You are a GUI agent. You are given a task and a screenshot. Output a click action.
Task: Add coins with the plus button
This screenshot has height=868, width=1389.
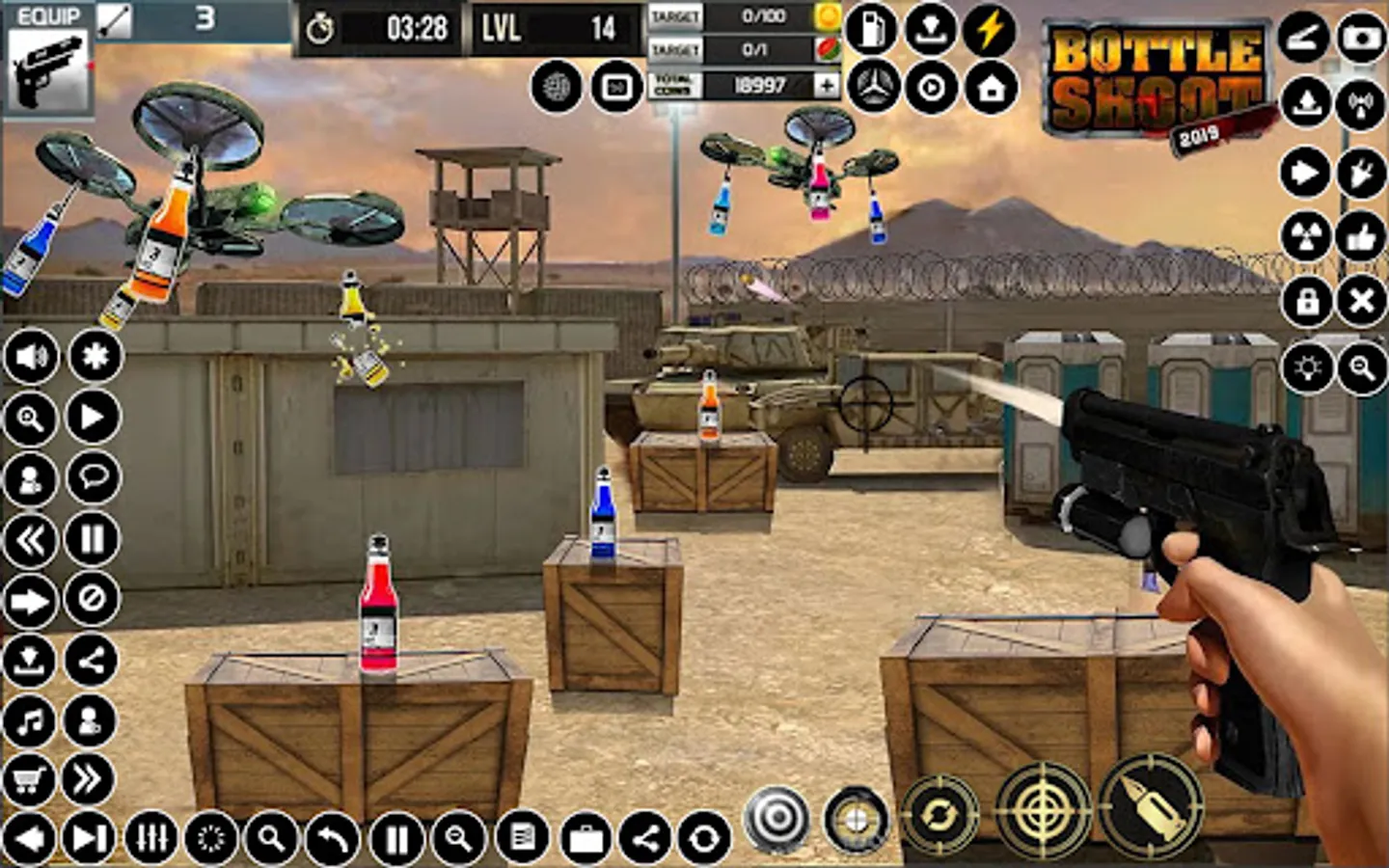827,86
